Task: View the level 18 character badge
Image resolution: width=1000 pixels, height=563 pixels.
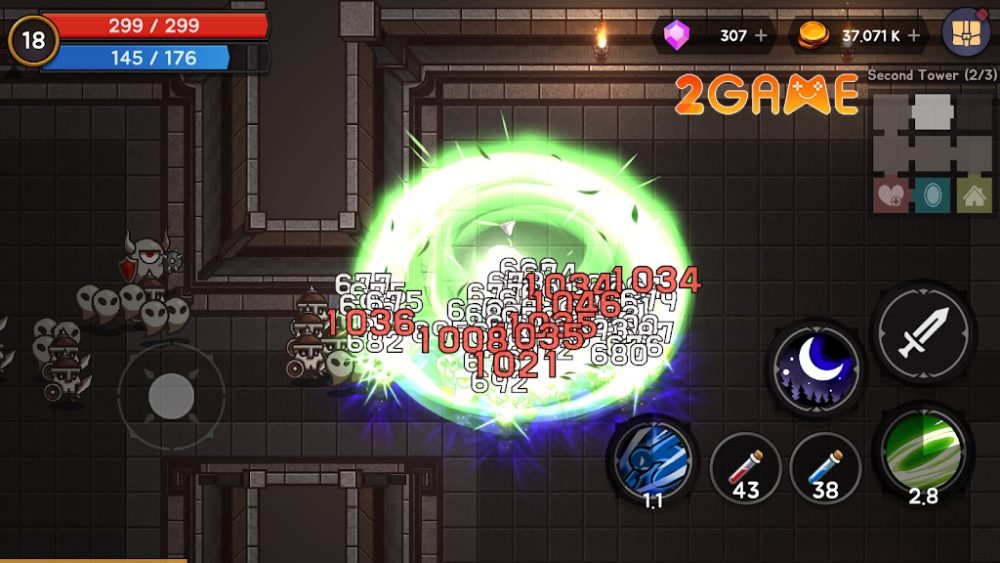Action: point(33,42)
